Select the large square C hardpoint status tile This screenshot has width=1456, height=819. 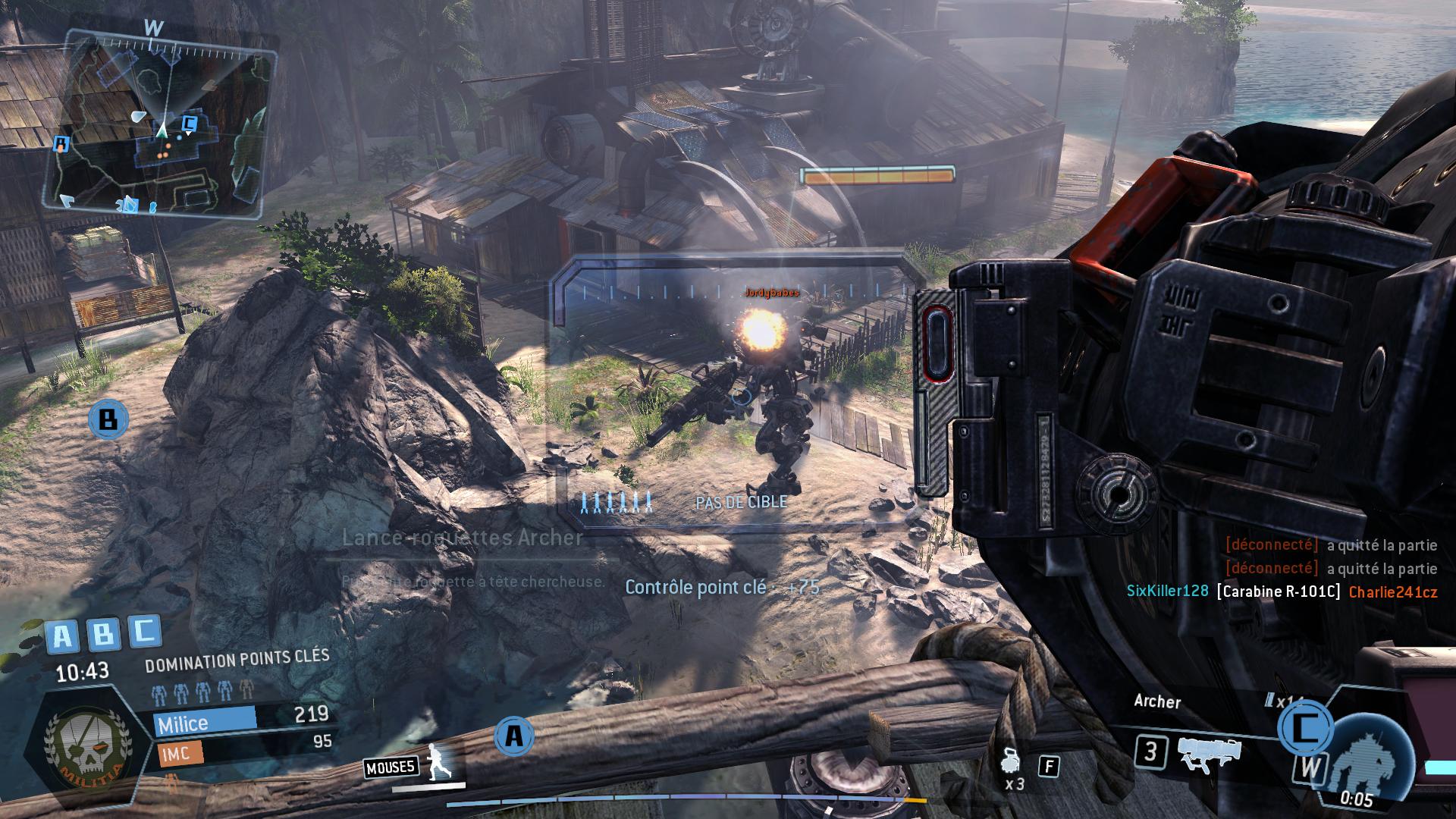pyautogui.click(x=144, y=631)
